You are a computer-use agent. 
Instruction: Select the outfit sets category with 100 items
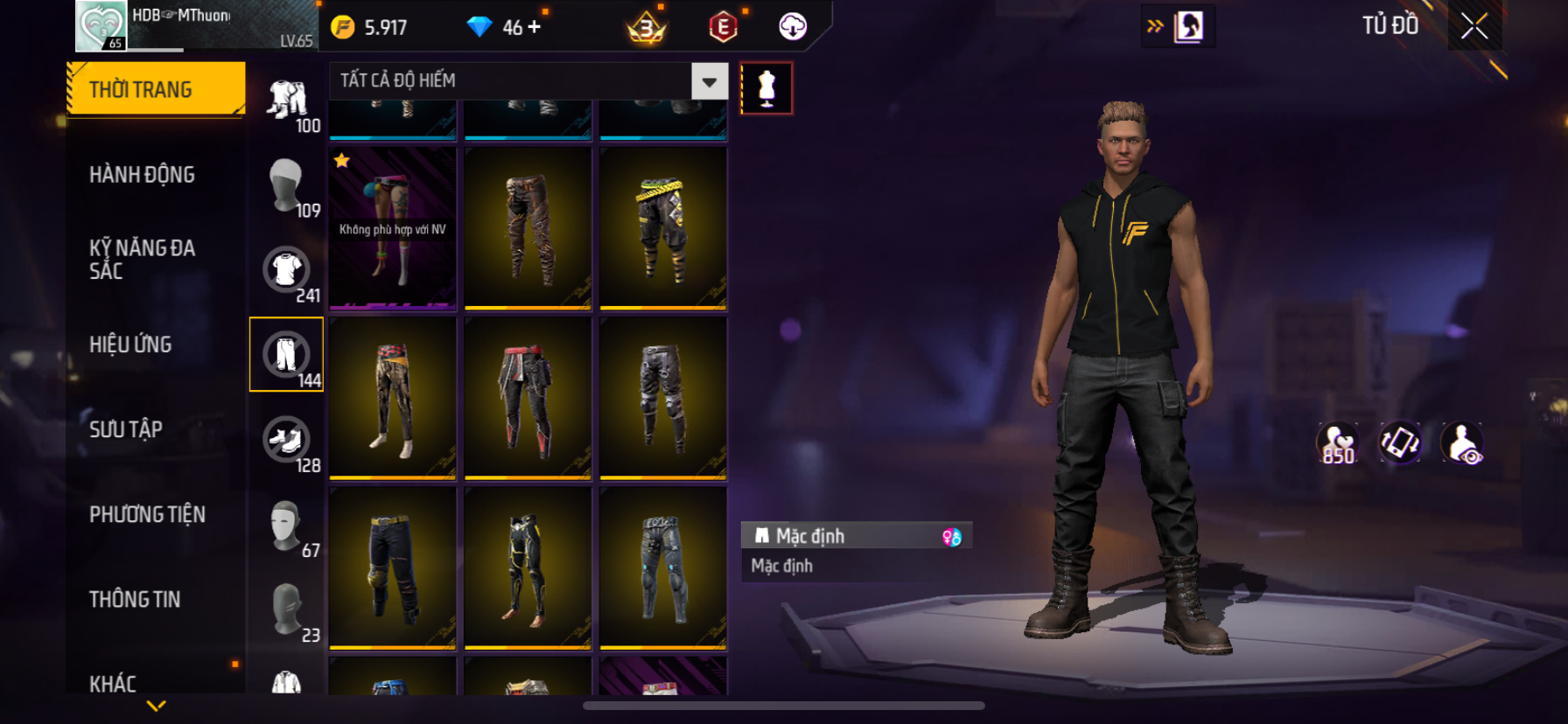[x=288, y=100]
